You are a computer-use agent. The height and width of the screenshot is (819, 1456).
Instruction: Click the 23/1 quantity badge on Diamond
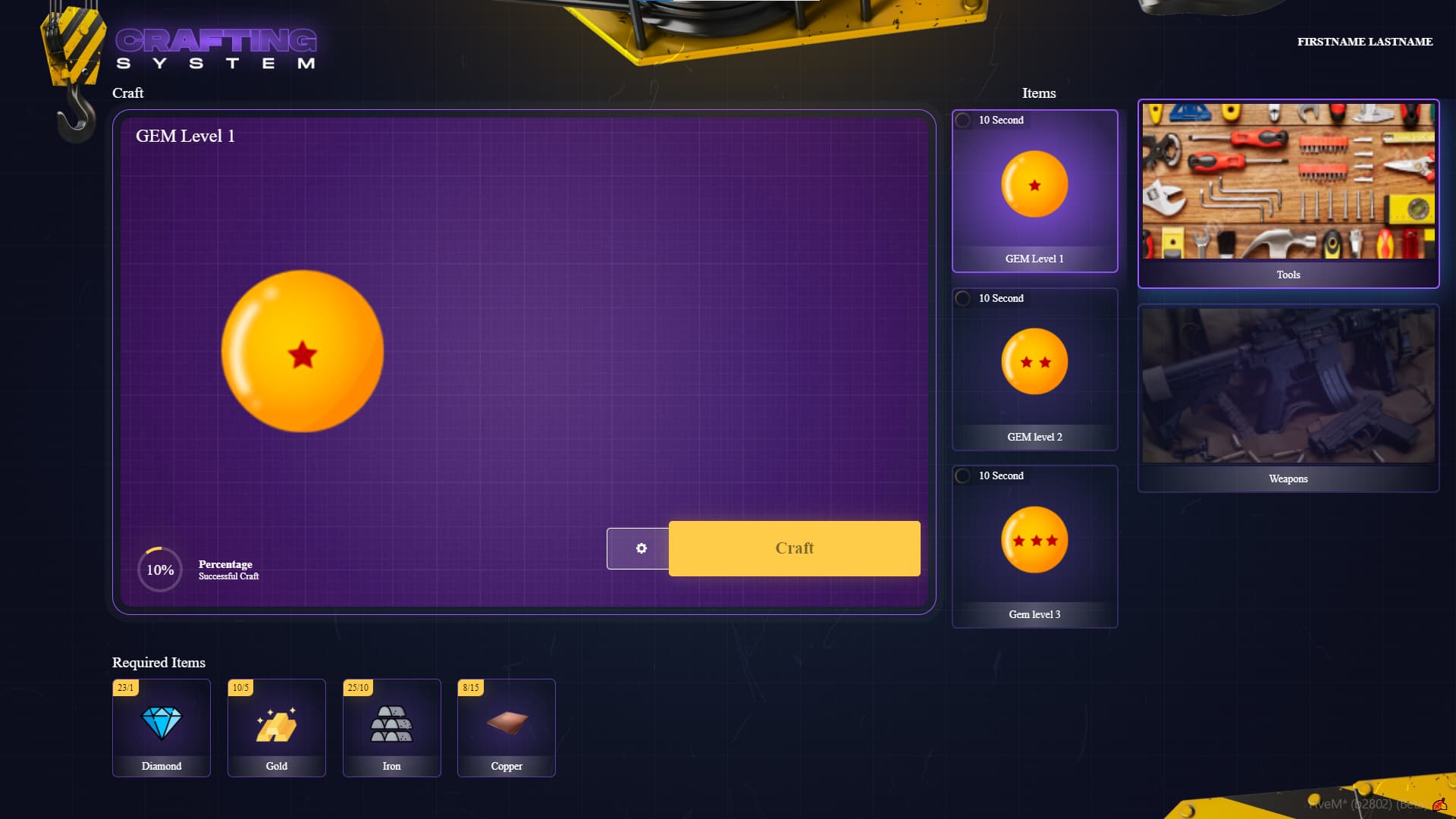tap(126, 687)
